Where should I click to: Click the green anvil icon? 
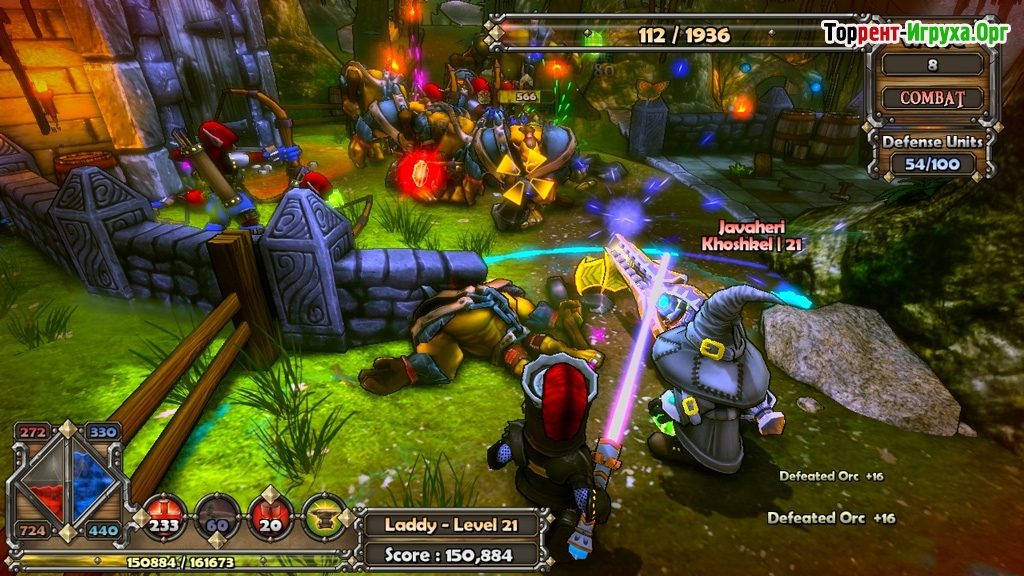coord(324,516)
